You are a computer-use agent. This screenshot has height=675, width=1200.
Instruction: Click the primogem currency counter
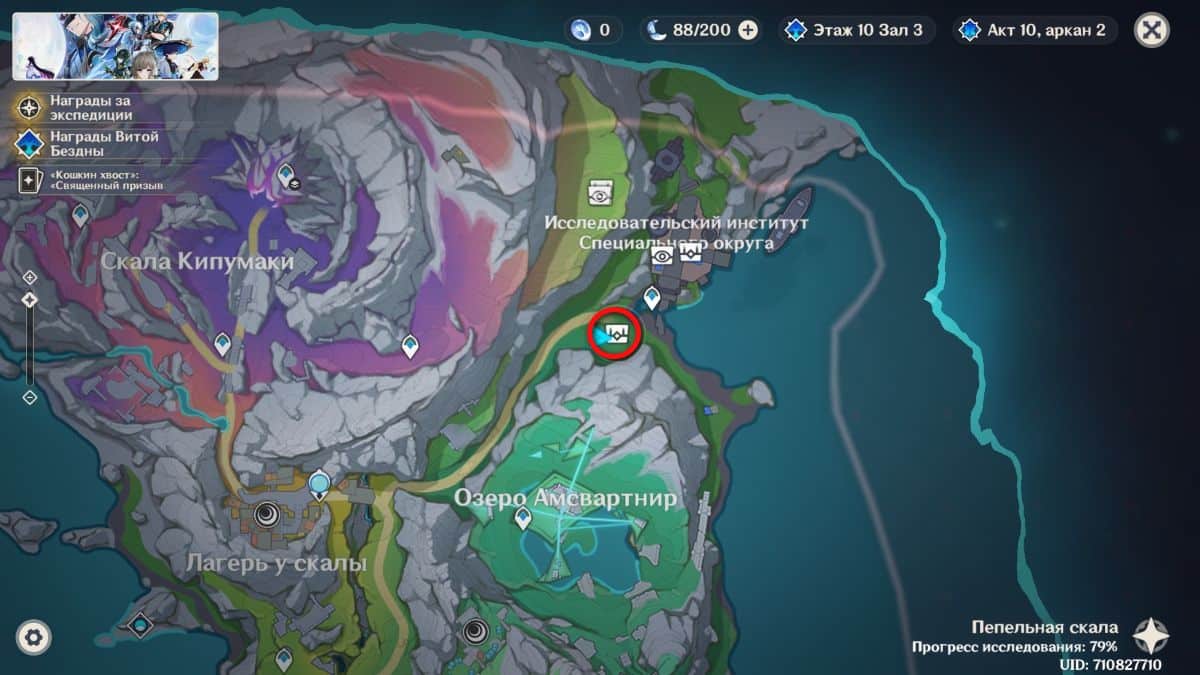pos(592,30)
